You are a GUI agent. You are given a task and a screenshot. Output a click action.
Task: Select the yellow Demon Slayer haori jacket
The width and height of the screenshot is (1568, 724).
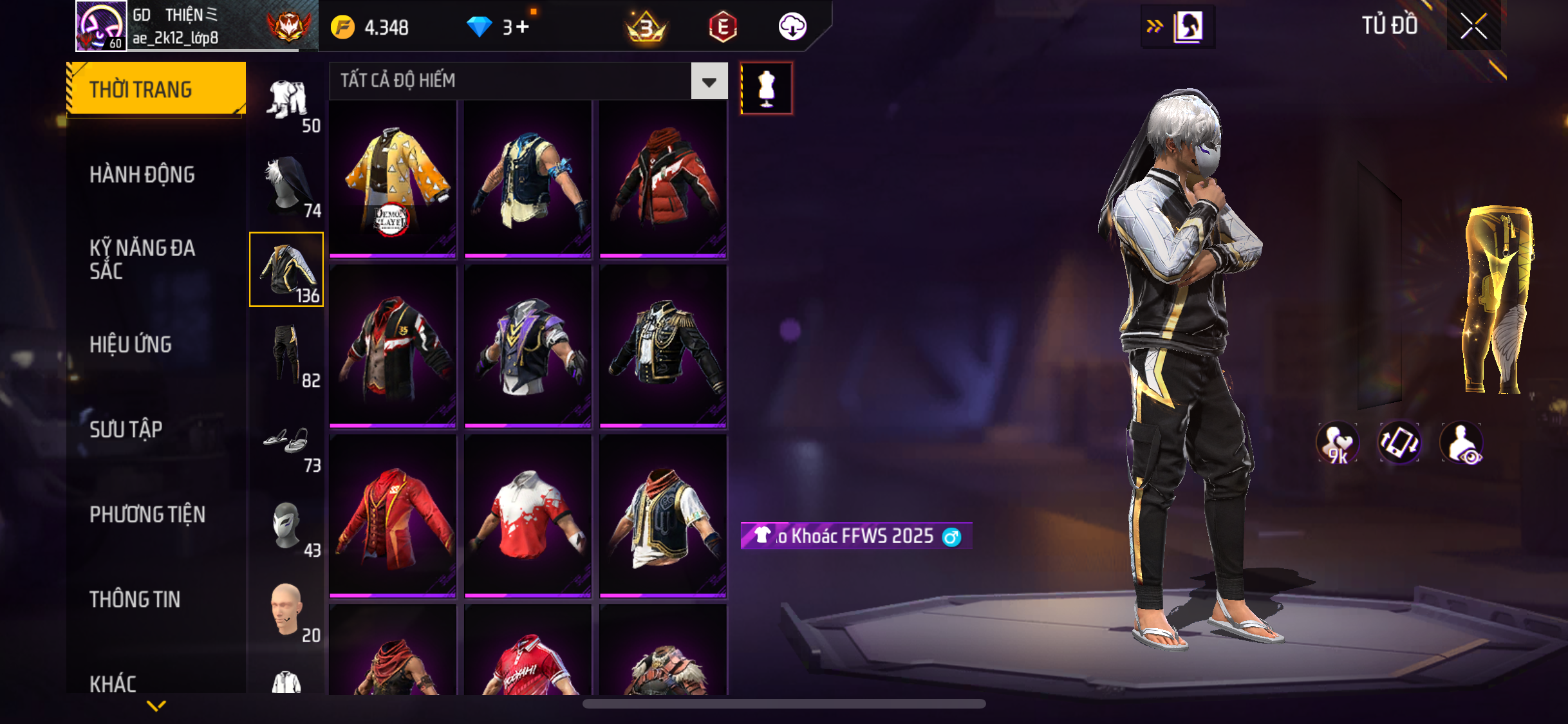tap(393, 179)
